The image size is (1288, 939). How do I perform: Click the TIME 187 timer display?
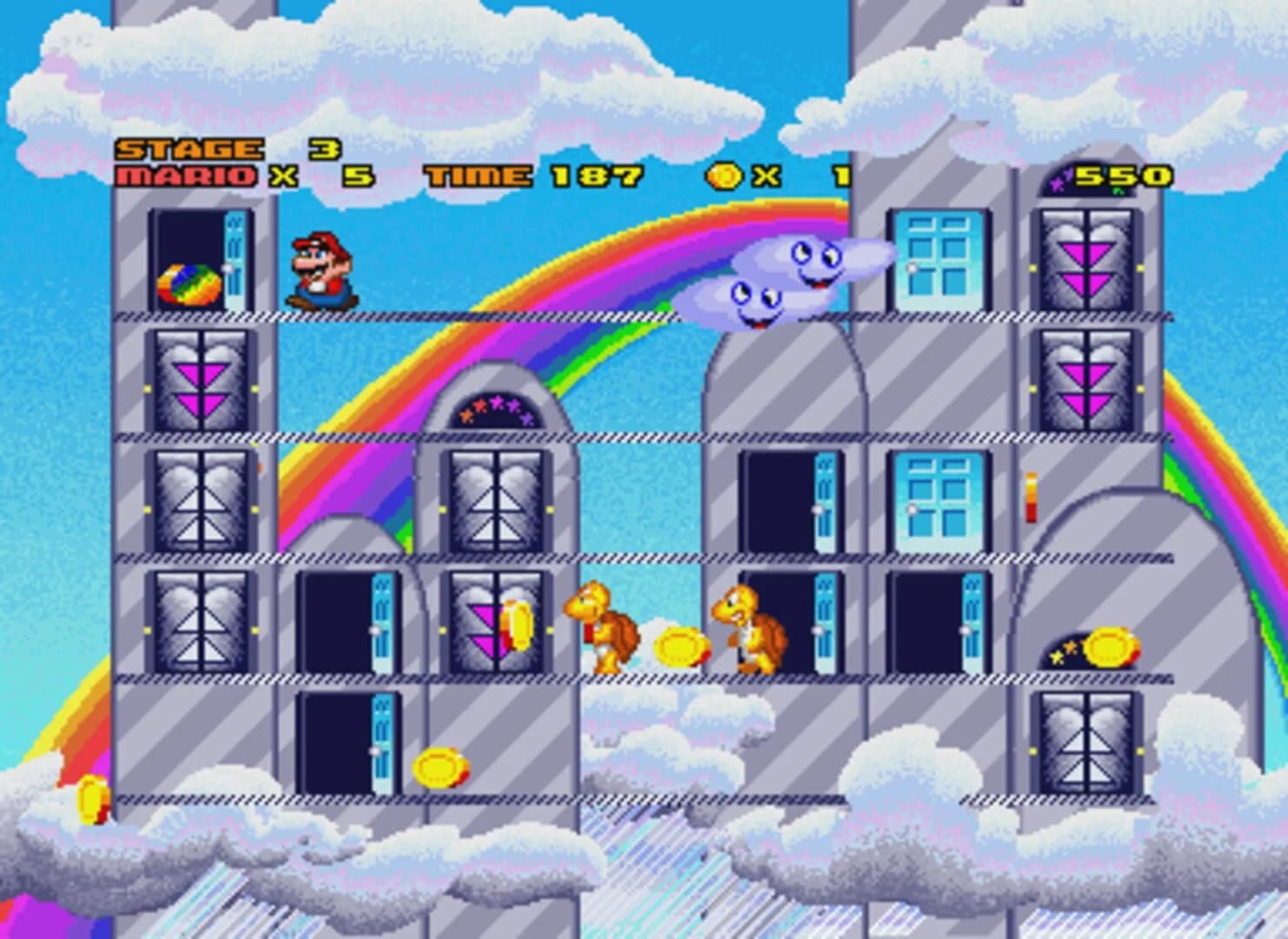click(522, 174)
